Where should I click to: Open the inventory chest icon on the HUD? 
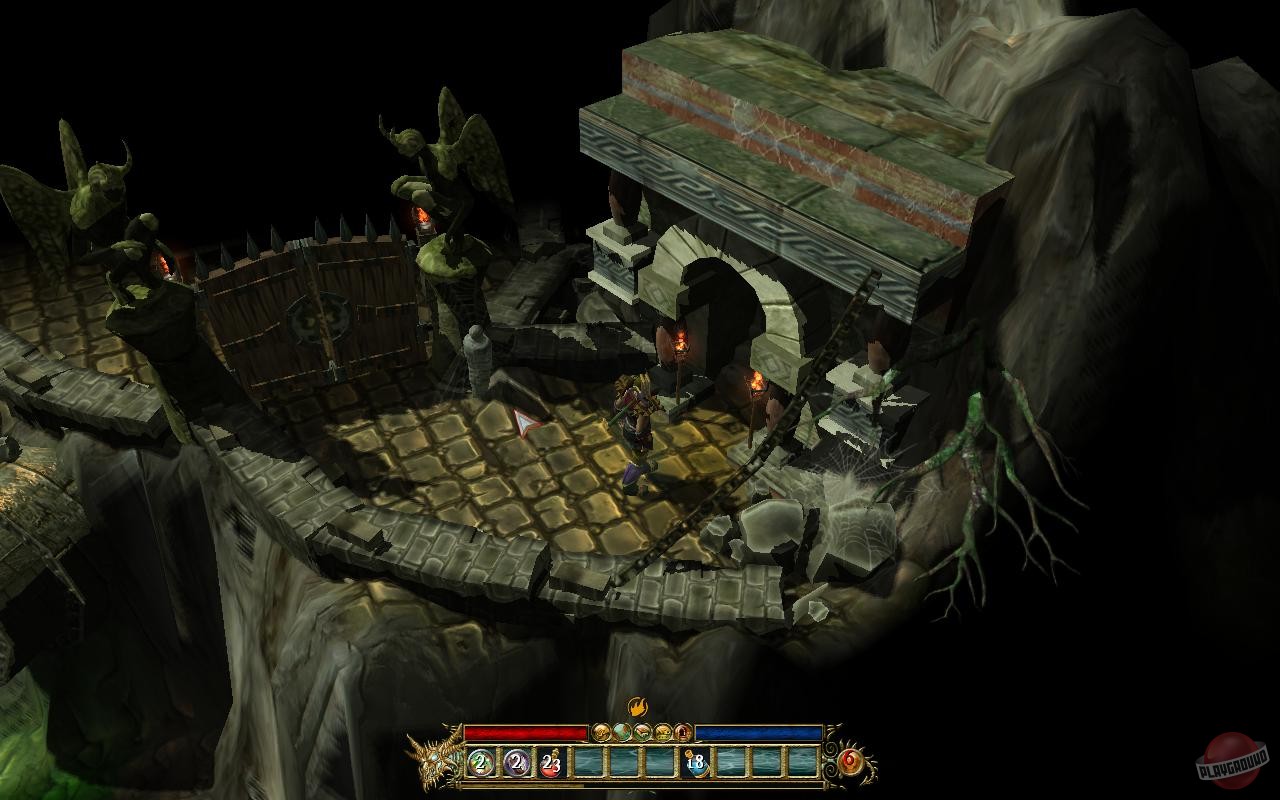tap(665, 731)
